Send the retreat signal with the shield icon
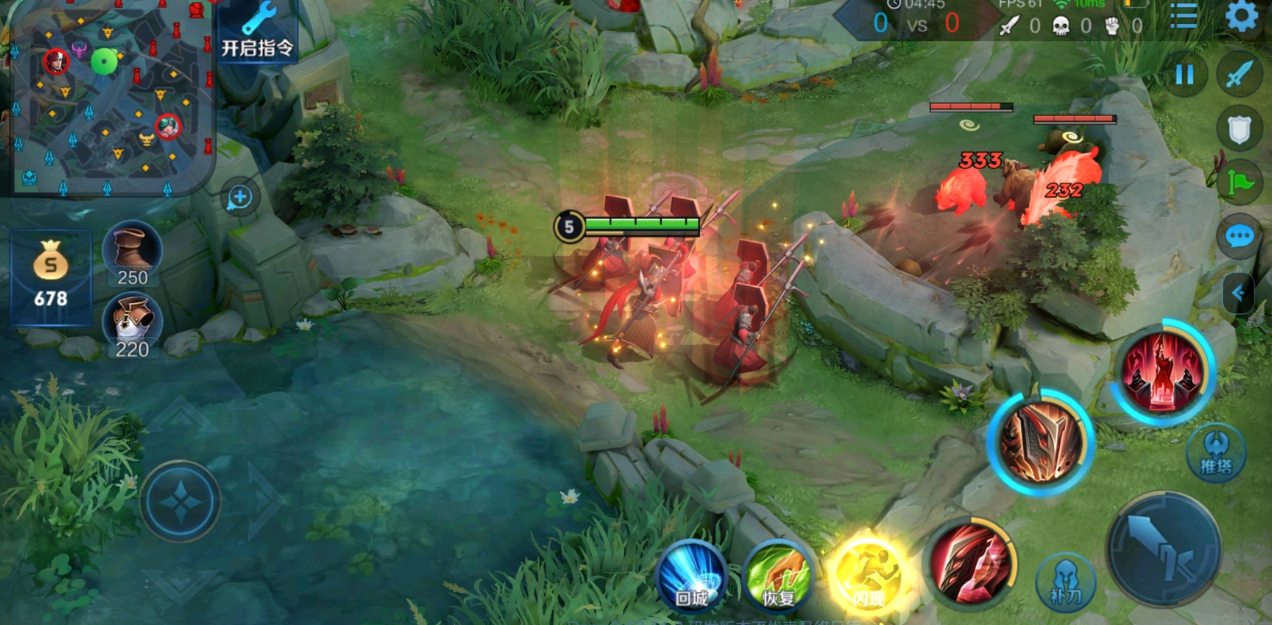The width and height of the screenshot is (1272, 625). coord(1240,129)
